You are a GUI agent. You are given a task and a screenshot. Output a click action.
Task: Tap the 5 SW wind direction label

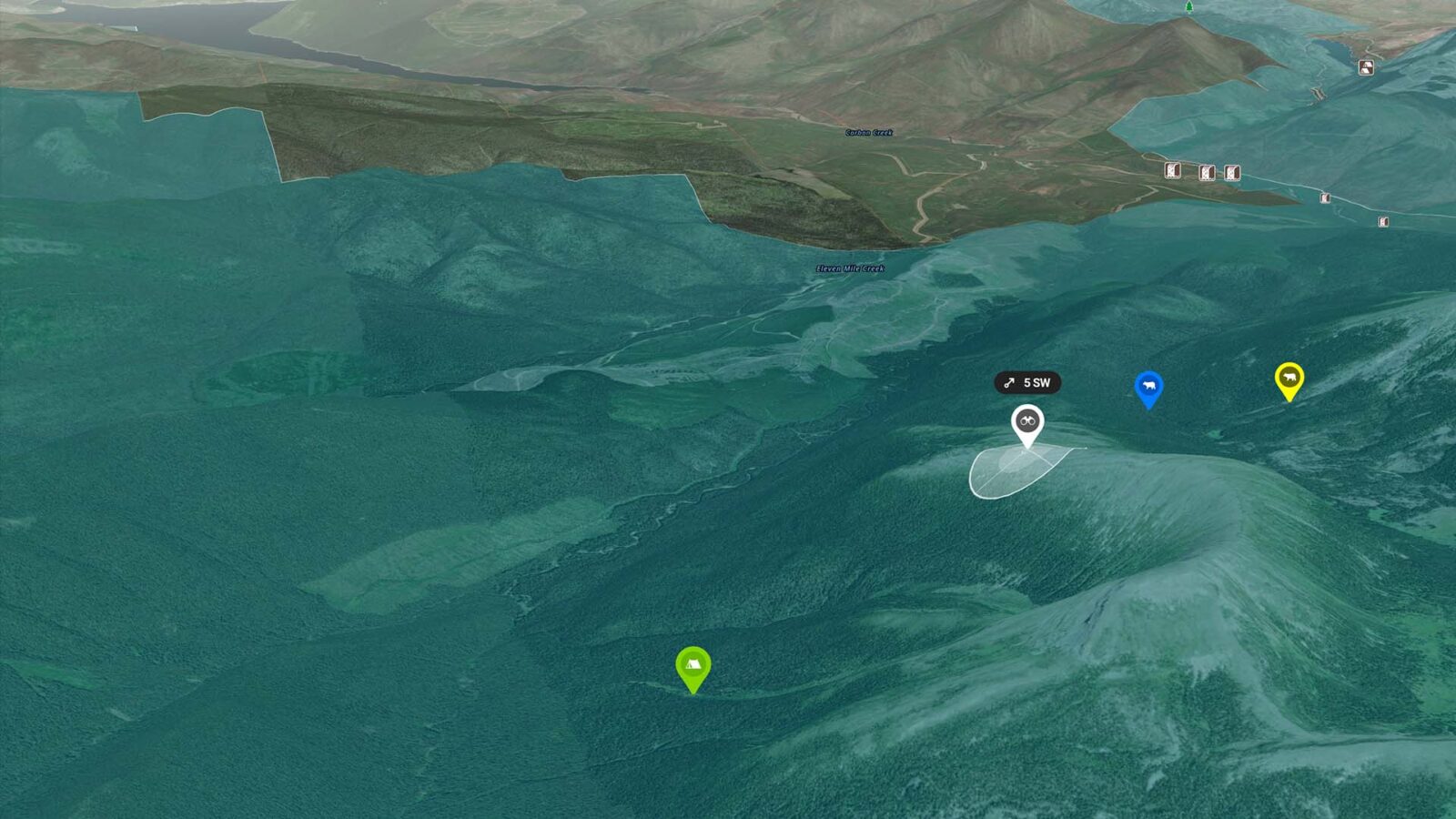tap(1027, 383)
